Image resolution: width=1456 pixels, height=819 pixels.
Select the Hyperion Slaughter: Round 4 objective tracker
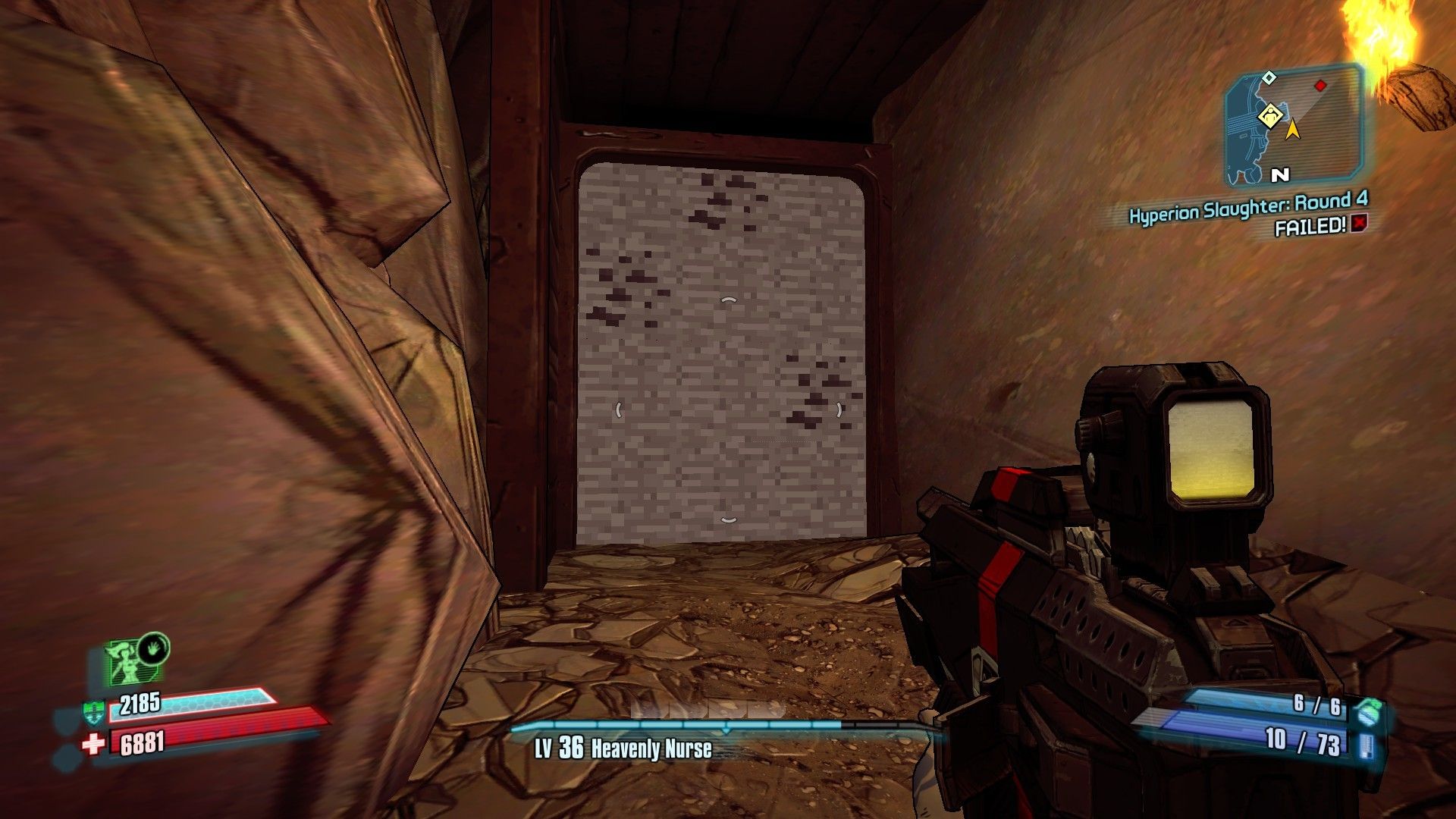[1248, 206]
